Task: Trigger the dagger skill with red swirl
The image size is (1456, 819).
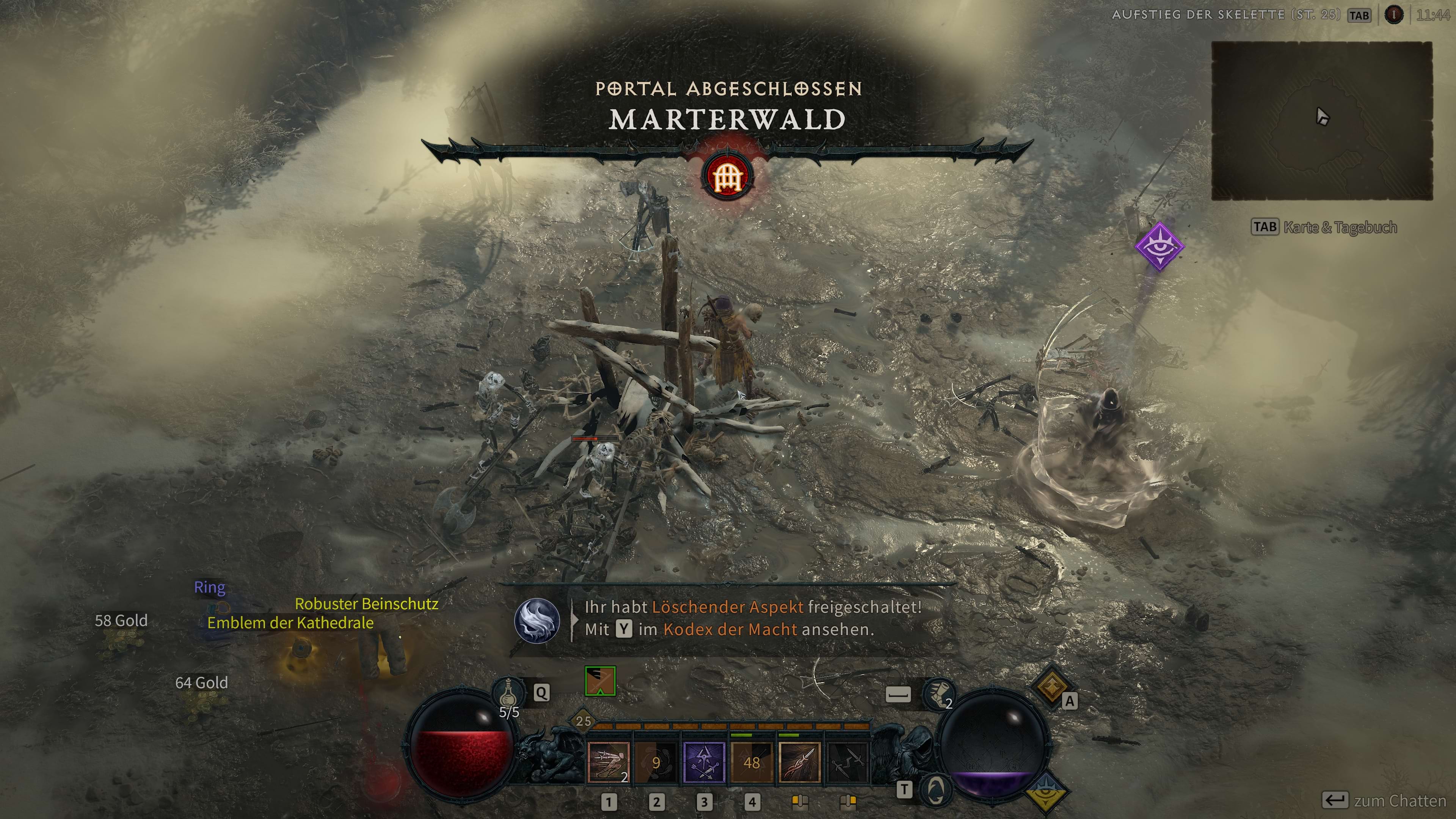Action: coord(799,763)
